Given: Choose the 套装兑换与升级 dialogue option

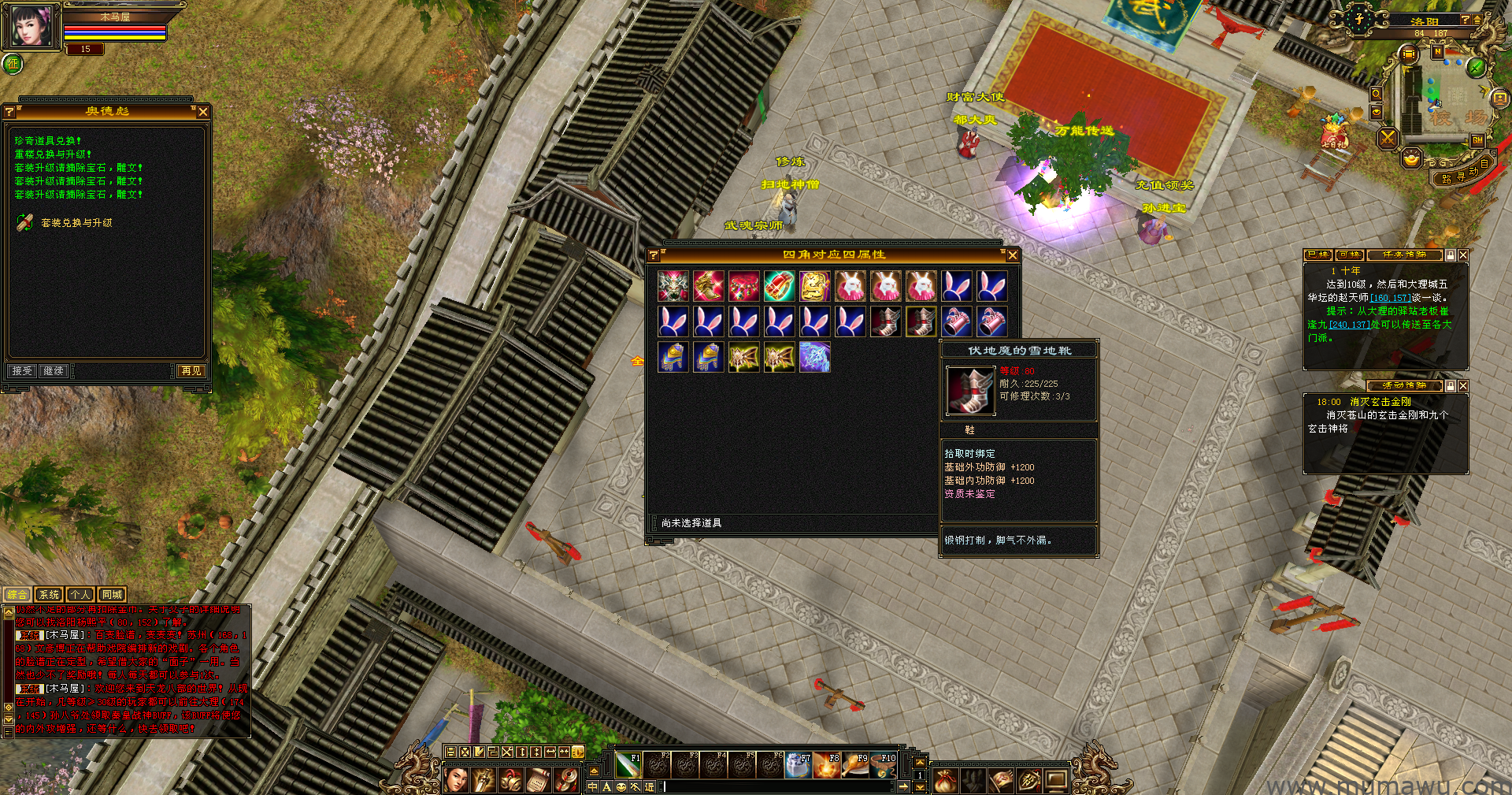Looking at the screenshot, I should pos(76,223).
